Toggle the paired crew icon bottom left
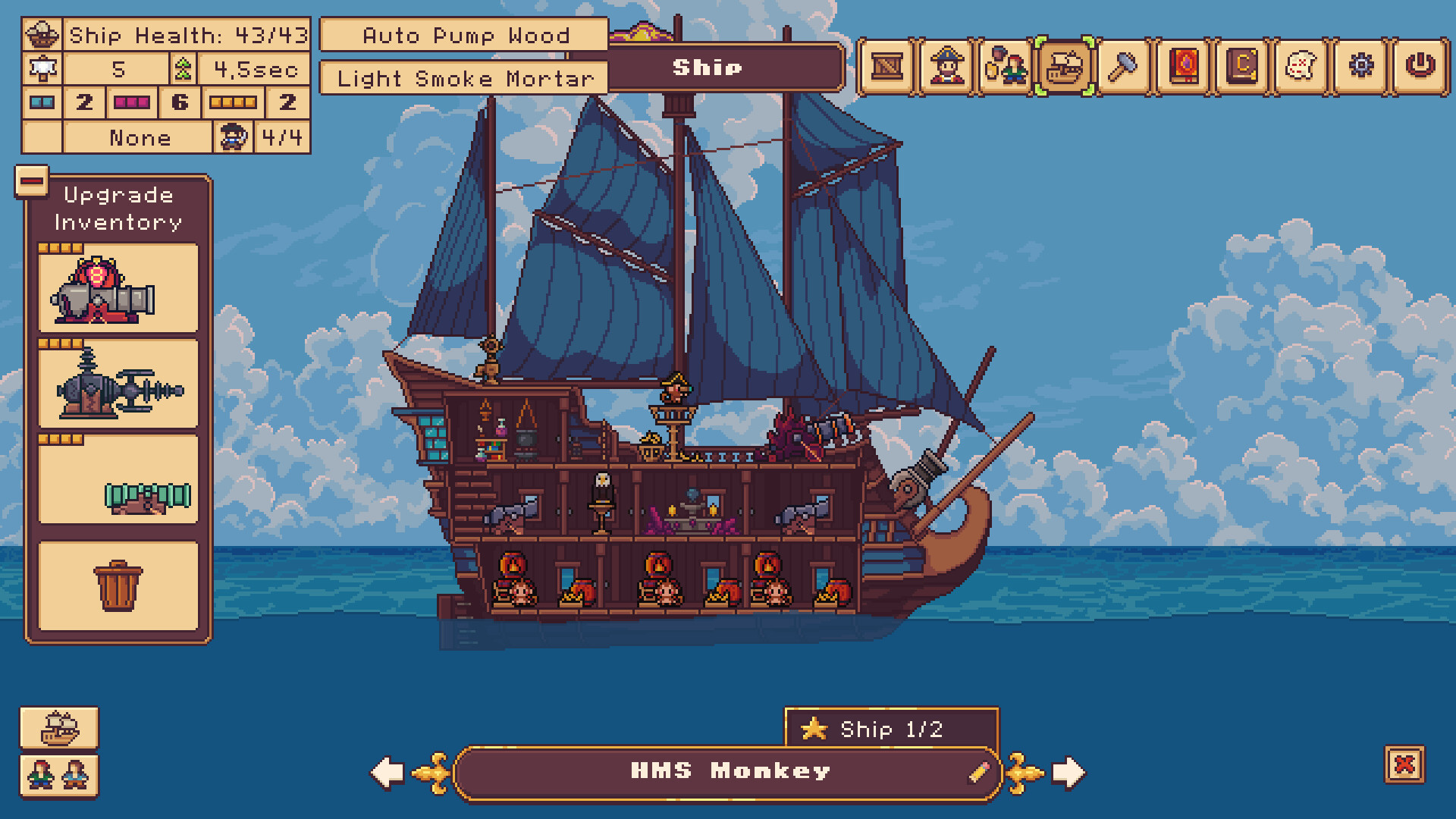This screenshot has height=819, width=1456. [x=60, y=777]
